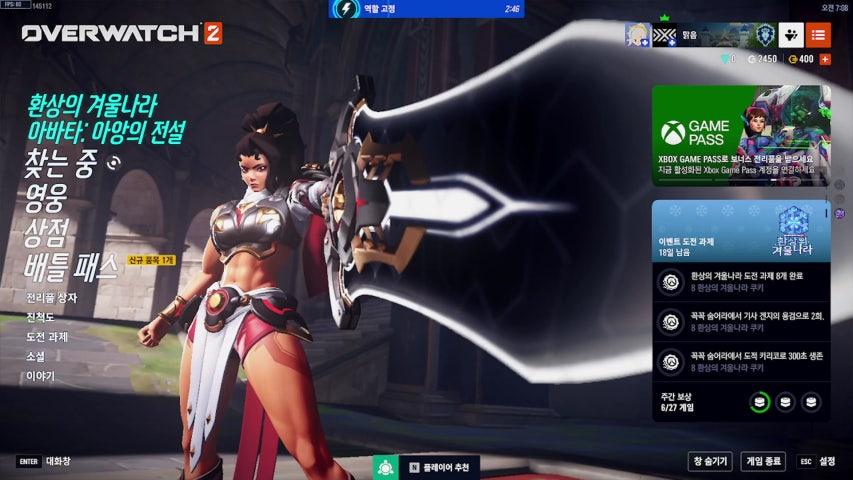853x480 pixels.
Task: Open the 소셜 (Social) menu entry
Action: (36, 356)
